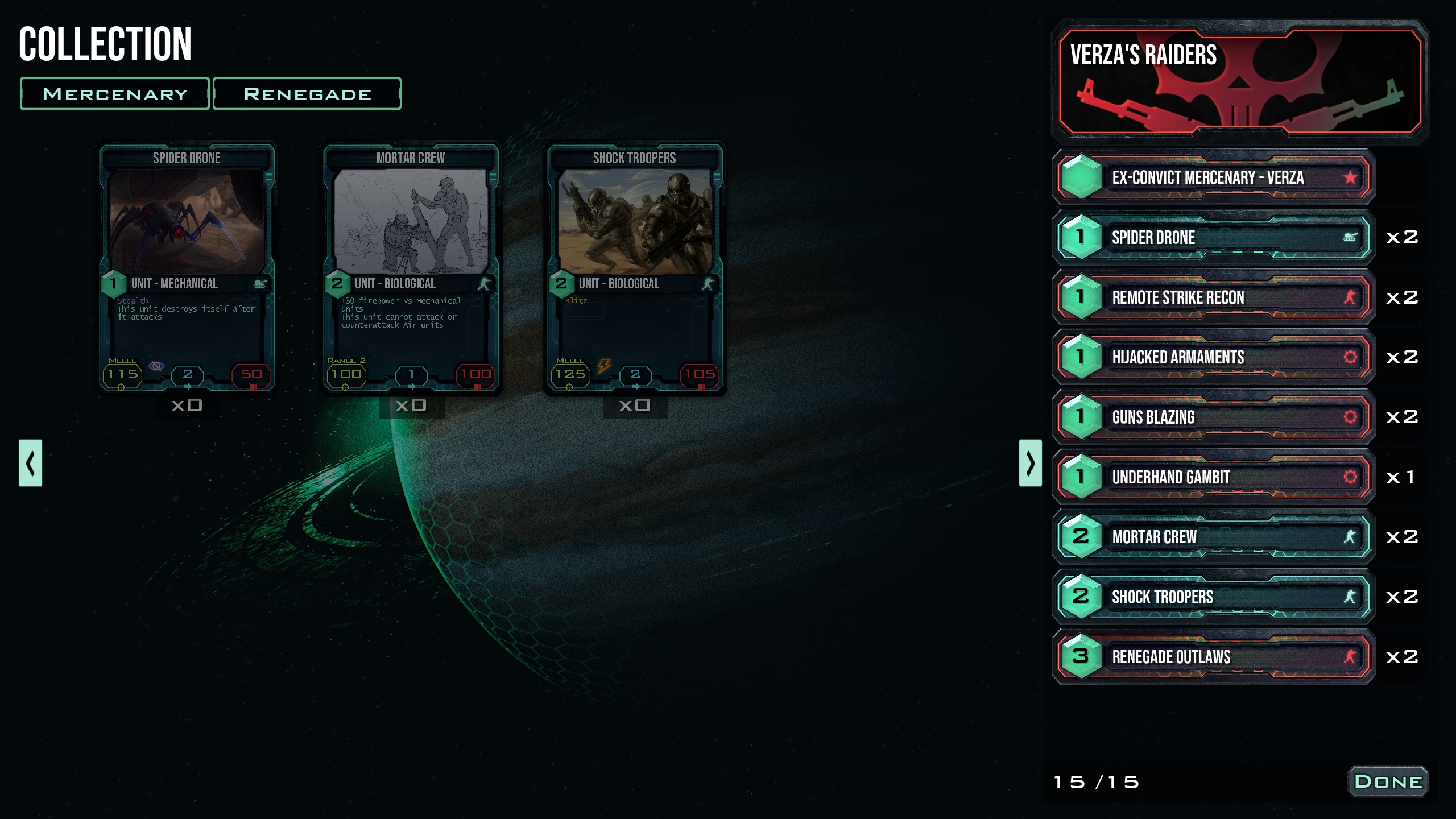The image size is (1456, 819).
Task: Select the Mortar Crew deck row
Action: coord(1214,537)
